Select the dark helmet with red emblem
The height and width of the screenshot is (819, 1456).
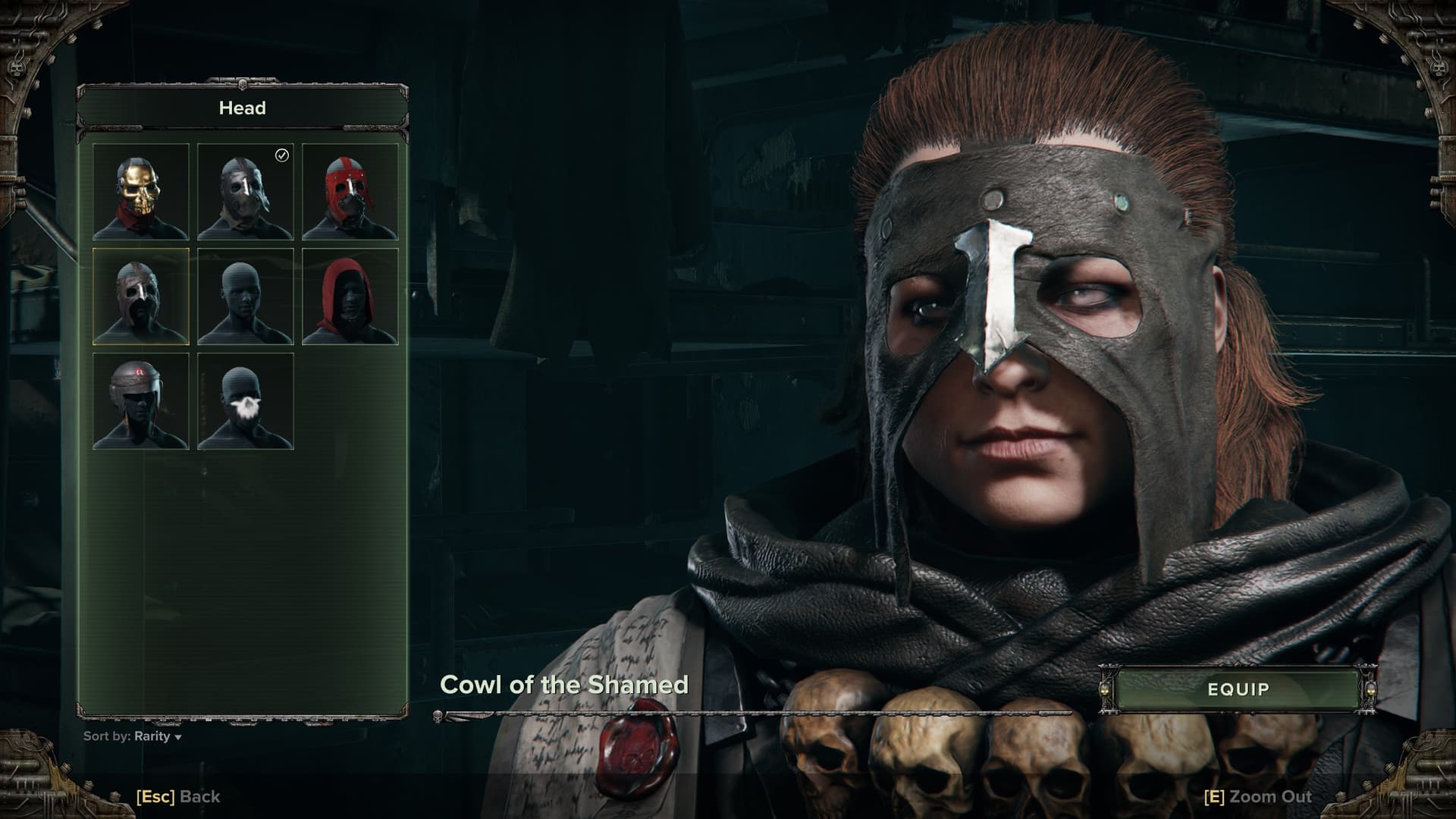(141, 401)
